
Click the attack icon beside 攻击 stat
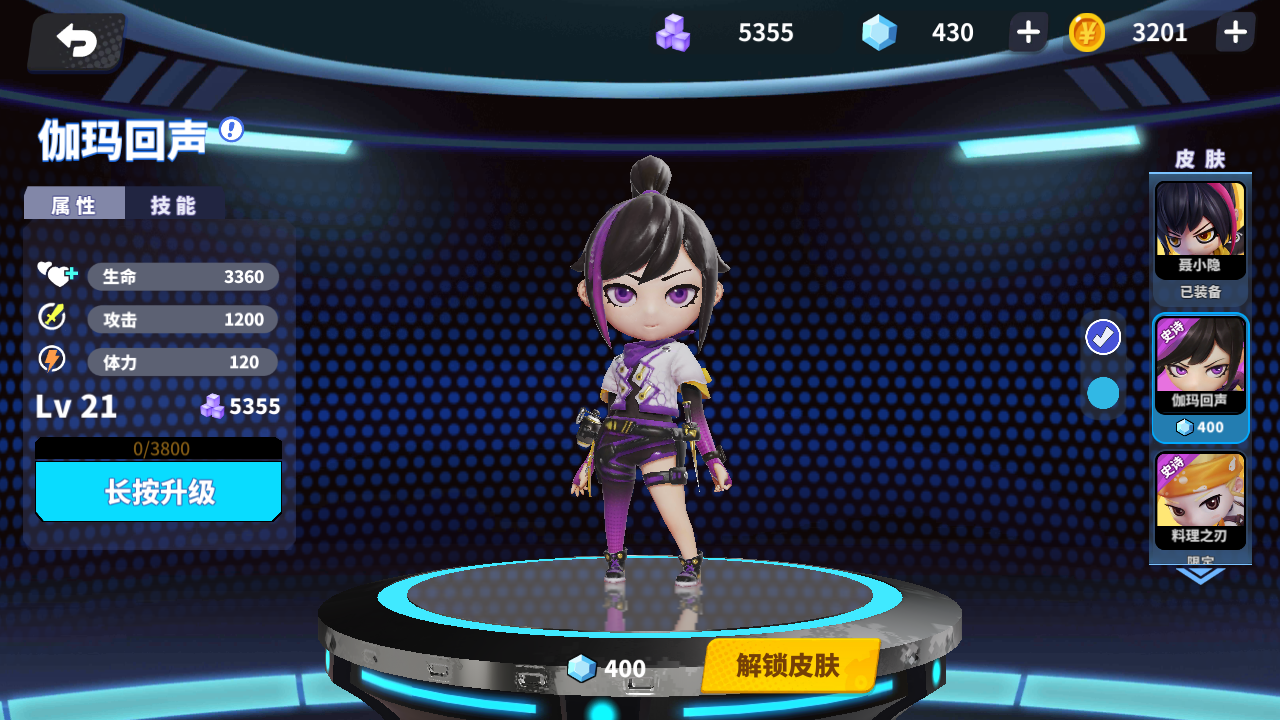53,318
